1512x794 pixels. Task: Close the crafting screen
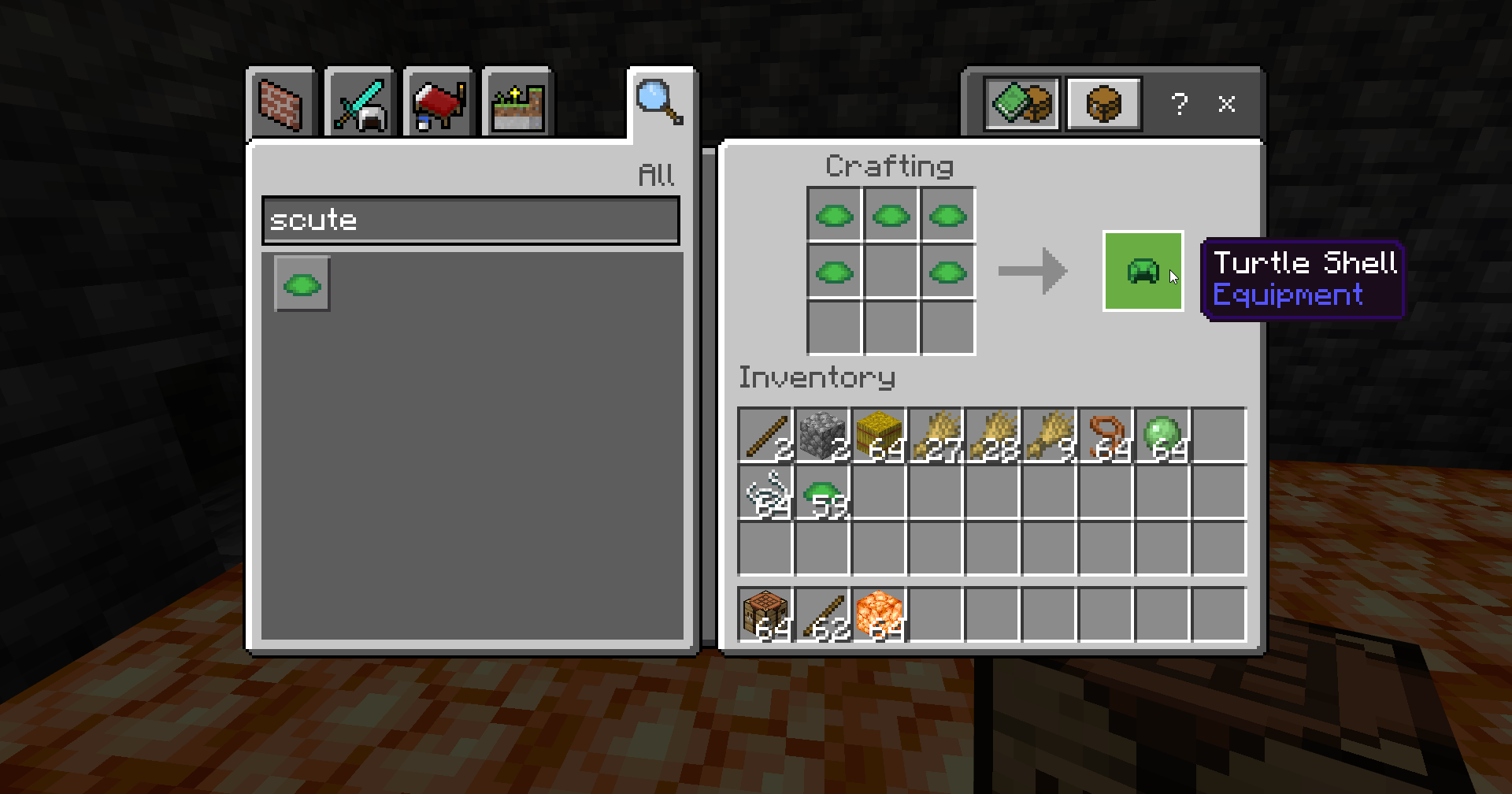coord(1226,104)
